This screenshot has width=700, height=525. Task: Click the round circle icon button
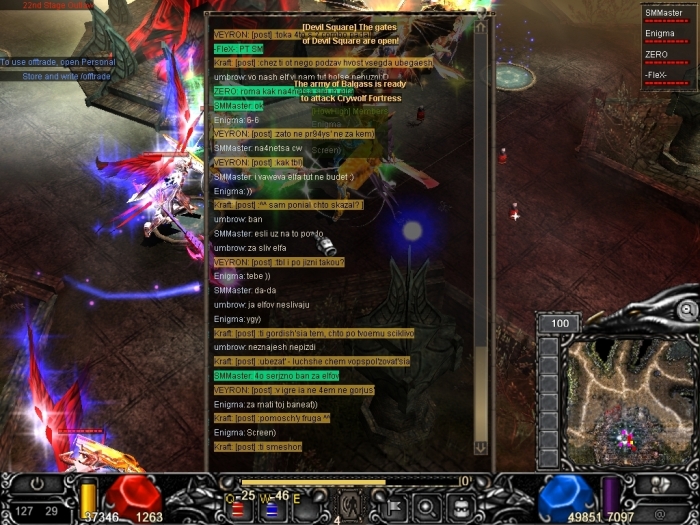coord(427,506)
